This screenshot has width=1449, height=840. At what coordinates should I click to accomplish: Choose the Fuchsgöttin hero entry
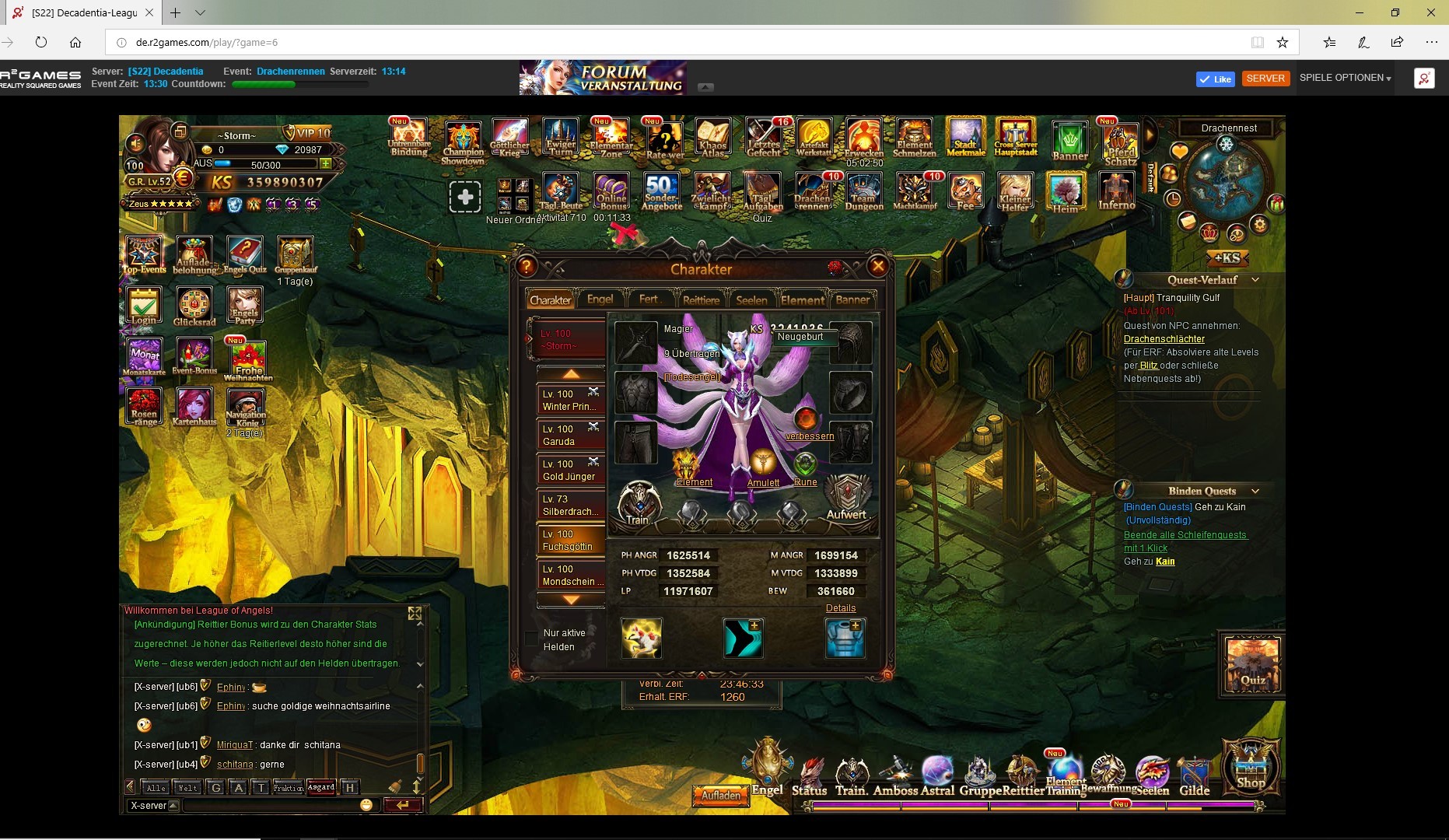point(570,541)
